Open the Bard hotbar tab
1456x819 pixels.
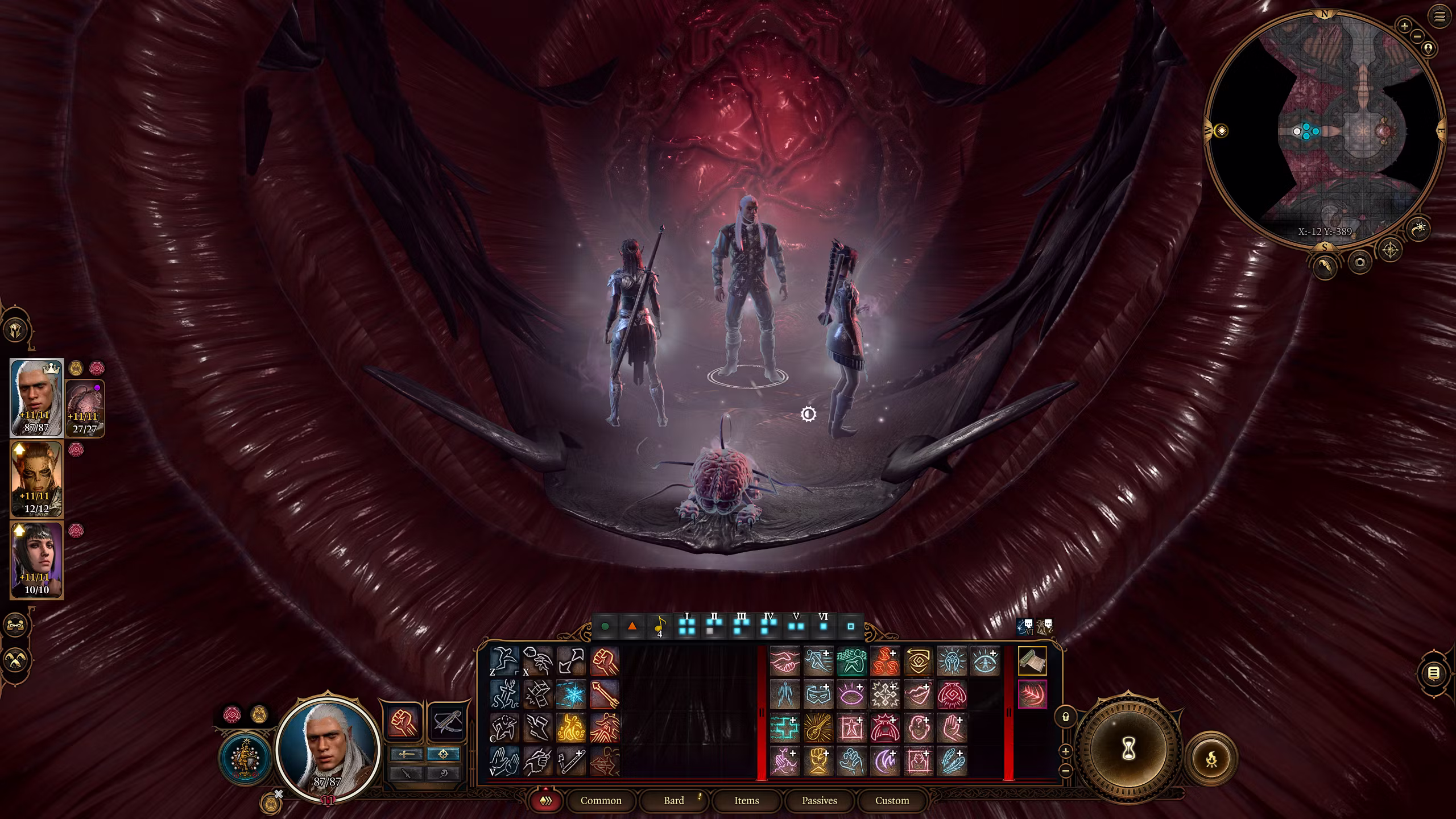click(674, 800)
